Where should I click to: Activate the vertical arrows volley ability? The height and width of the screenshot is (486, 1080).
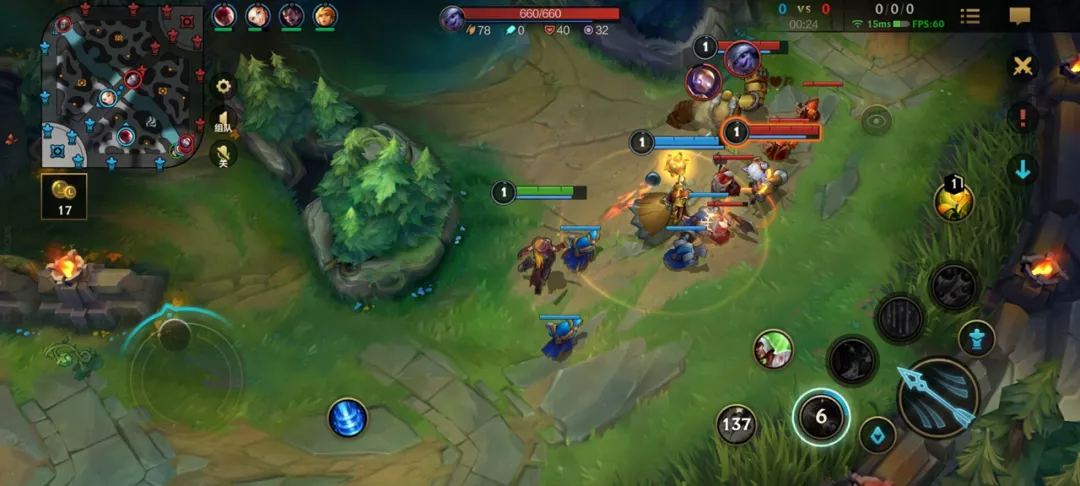tap(899, 318)
